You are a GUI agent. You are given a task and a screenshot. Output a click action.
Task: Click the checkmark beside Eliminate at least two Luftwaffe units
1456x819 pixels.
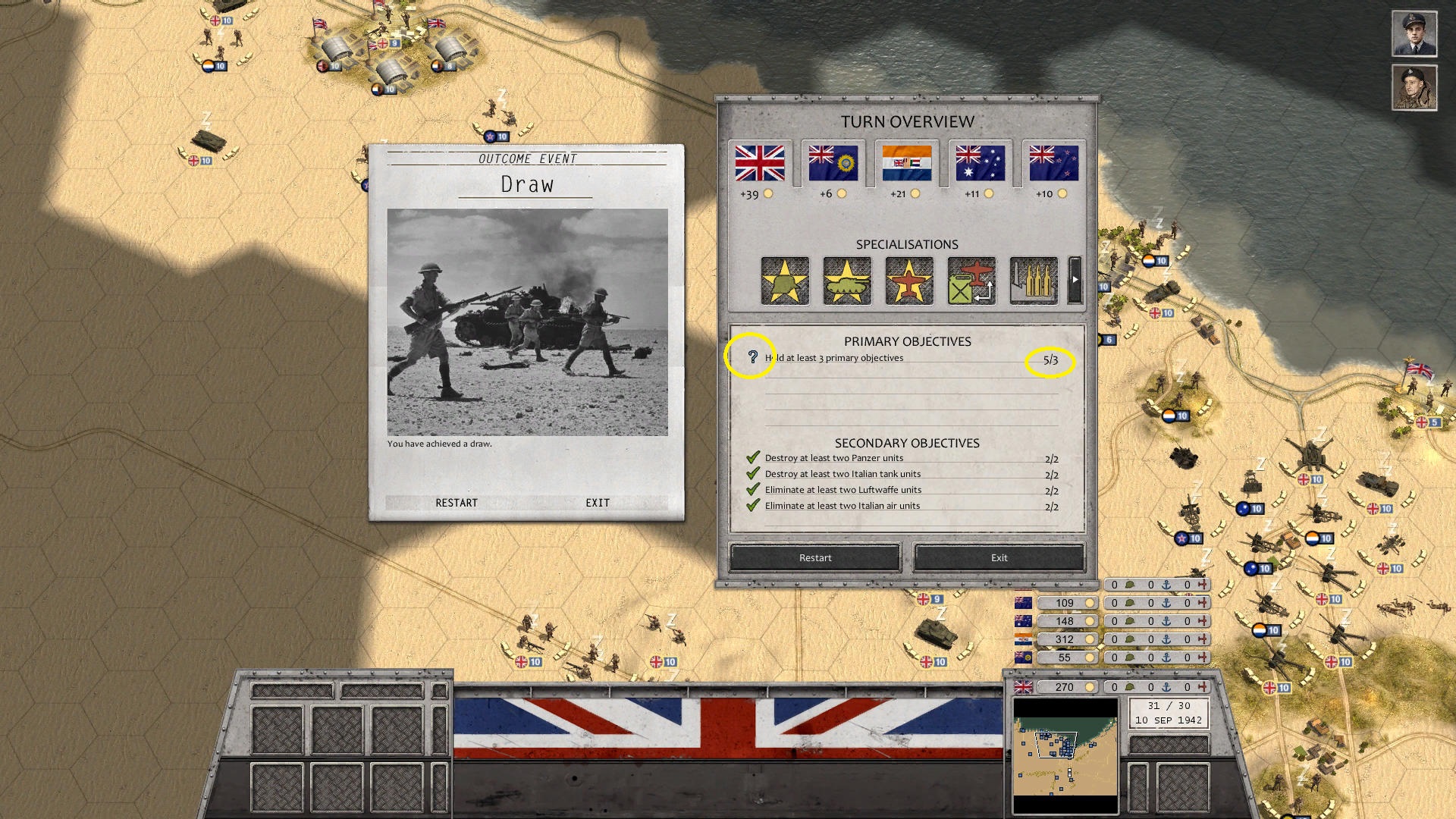click(753, 489)
